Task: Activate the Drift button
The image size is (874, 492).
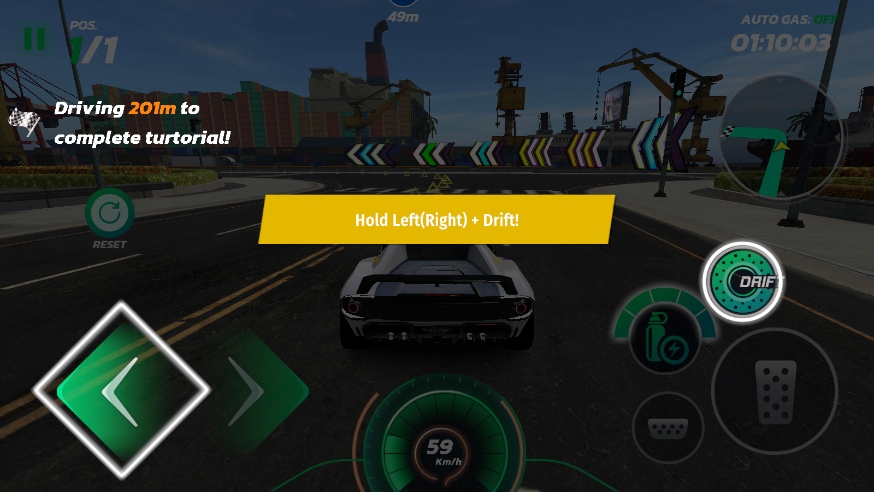Action: point(742,282)
